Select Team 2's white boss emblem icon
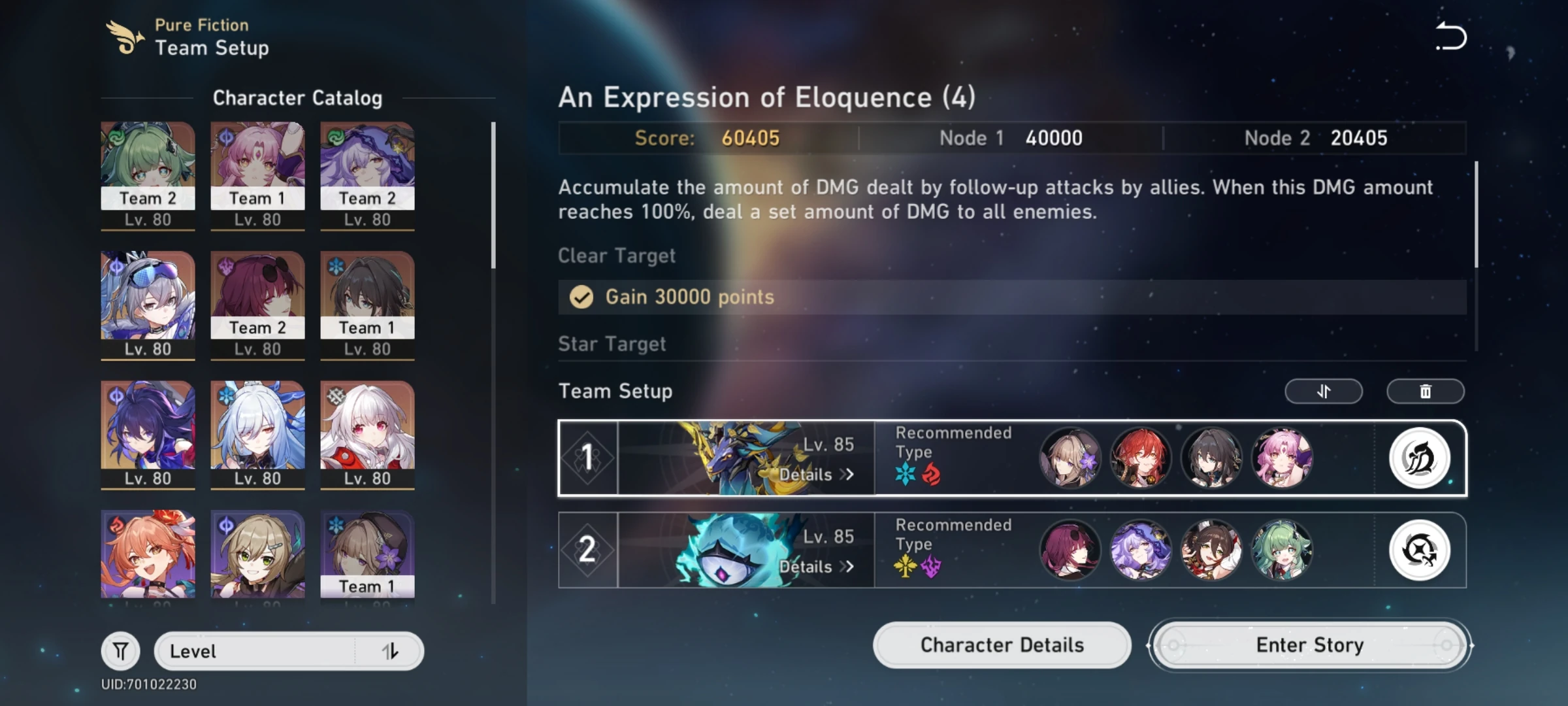 1419,550
